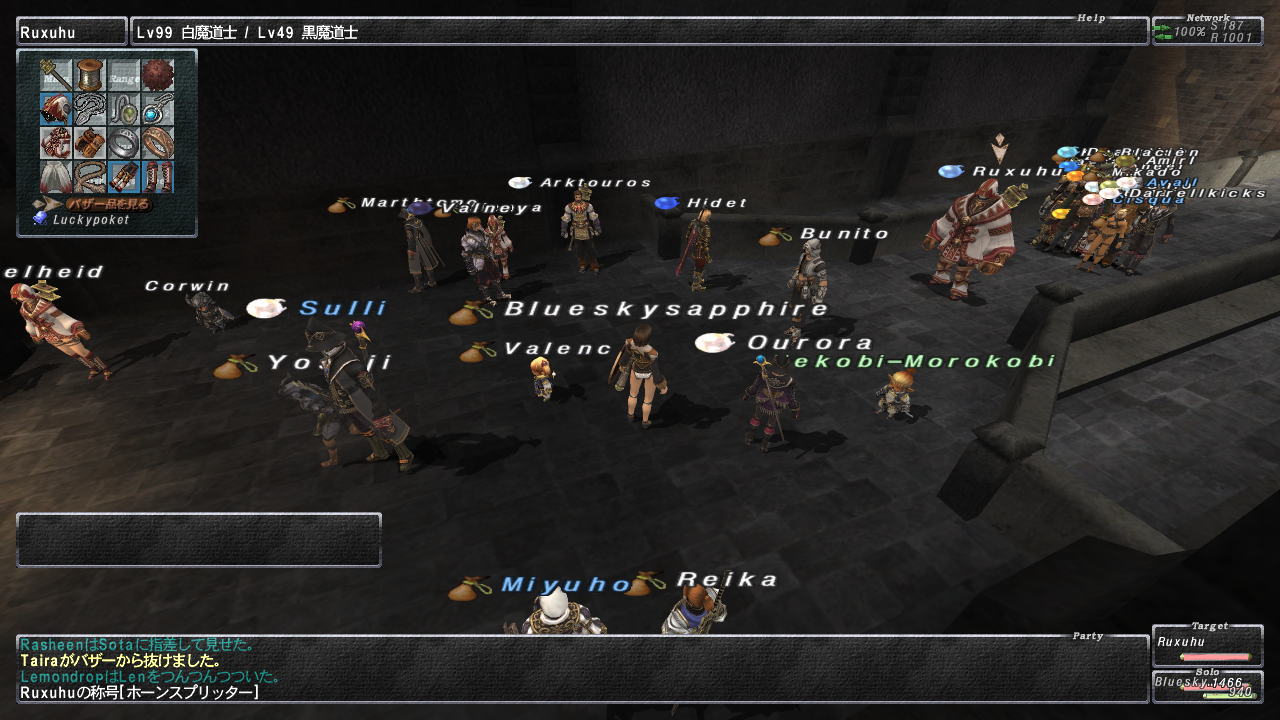Select the spiked ball ammo slot
This screenshot has height=720, width=1280.
point(158,75)
